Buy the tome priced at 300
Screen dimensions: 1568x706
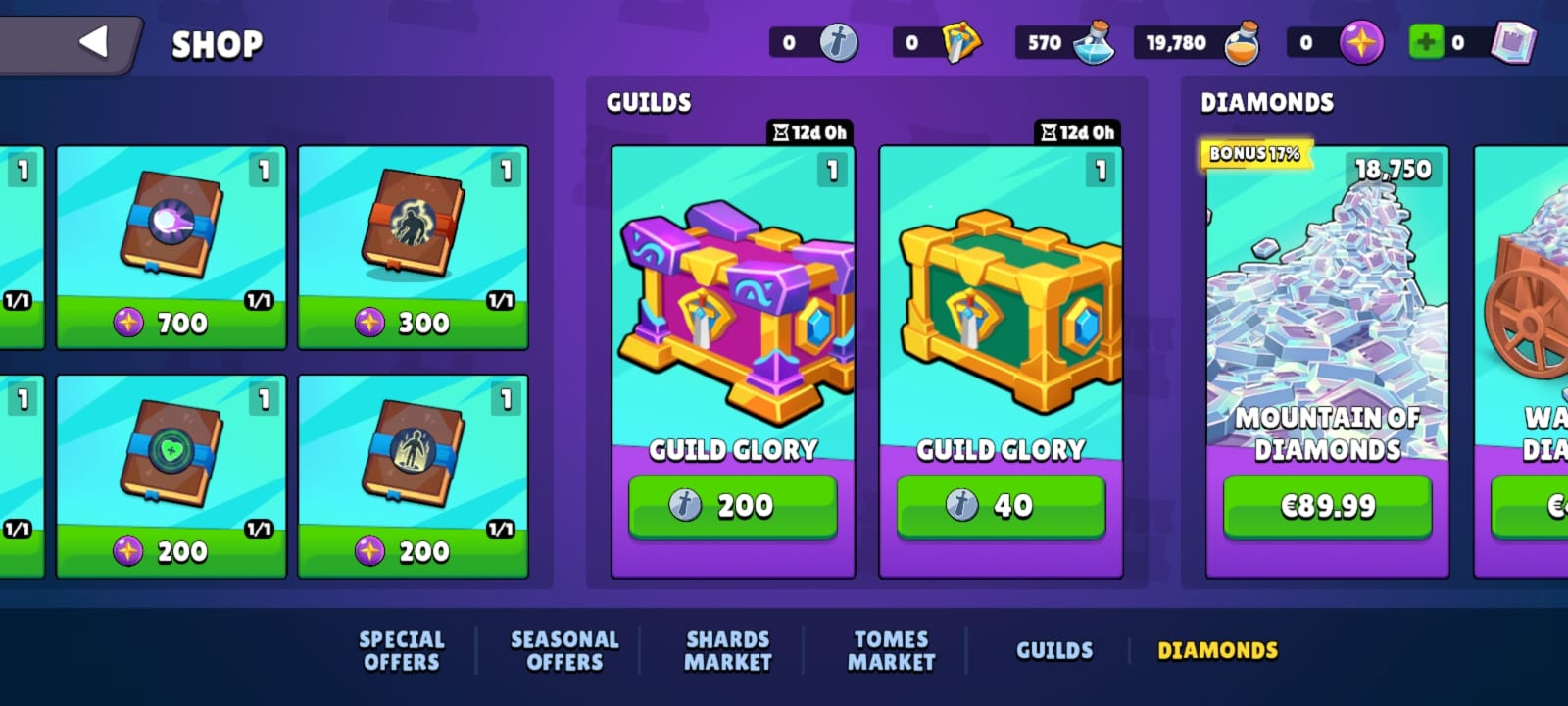413,323
